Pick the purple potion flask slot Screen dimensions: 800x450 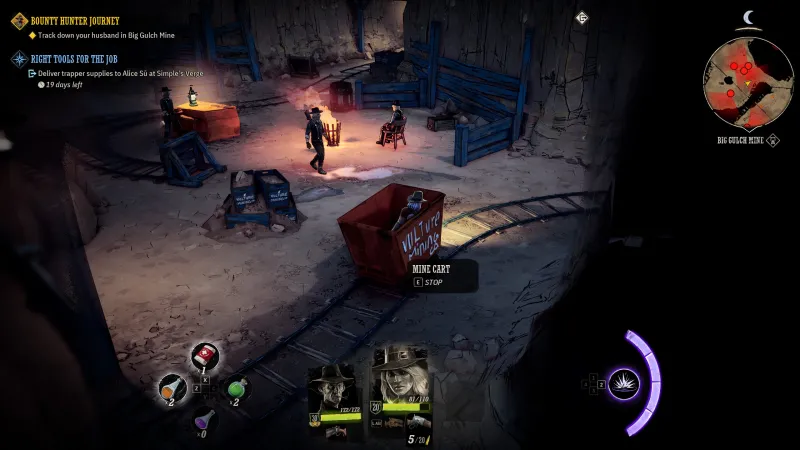pyautogui.click(x=204, y=420)
